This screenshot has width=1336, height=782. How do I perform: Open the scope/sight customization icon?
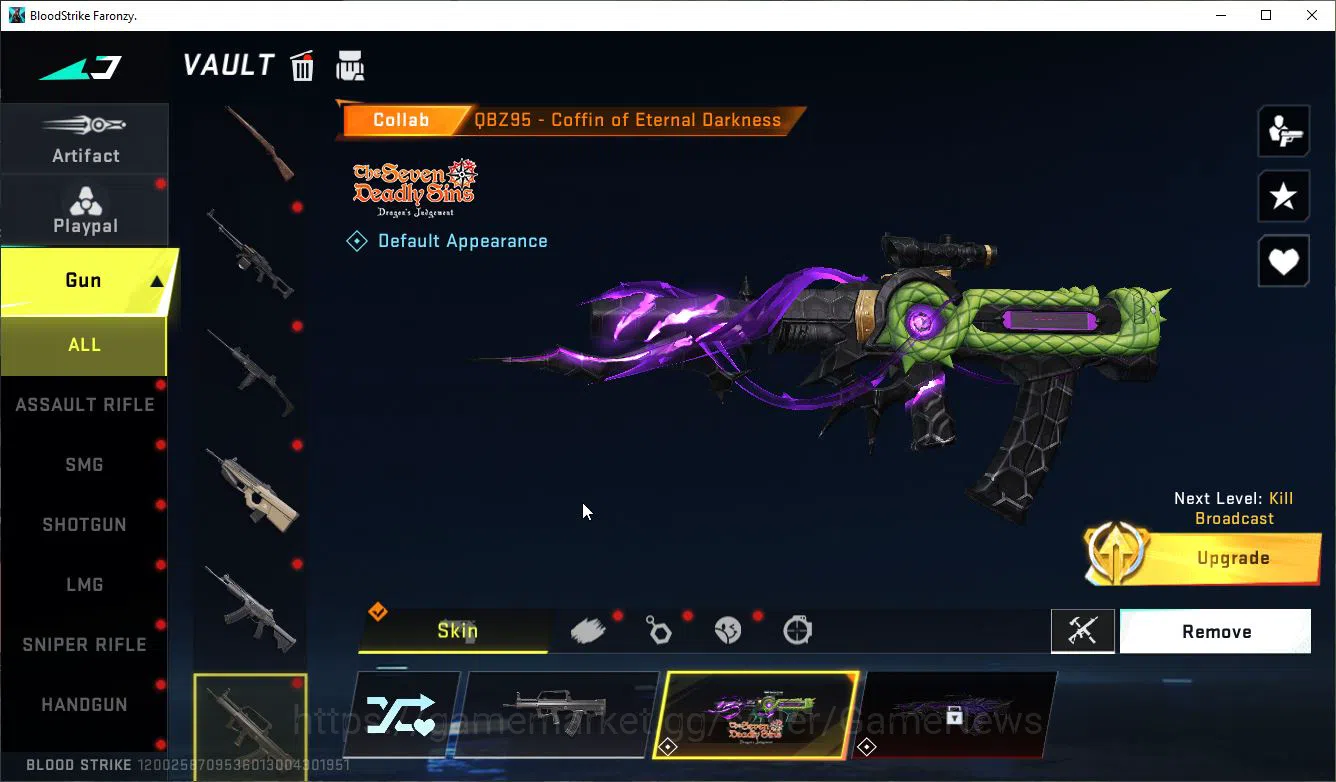coord(797,630)
